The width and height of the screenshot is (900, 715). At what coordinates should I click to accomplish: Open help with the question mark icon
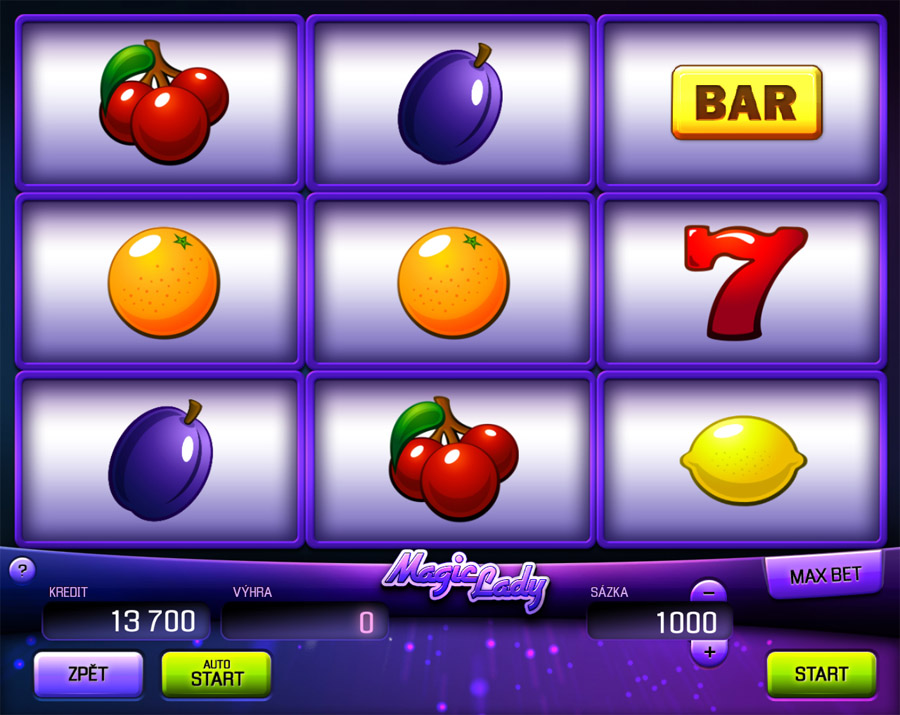[22, 570]
